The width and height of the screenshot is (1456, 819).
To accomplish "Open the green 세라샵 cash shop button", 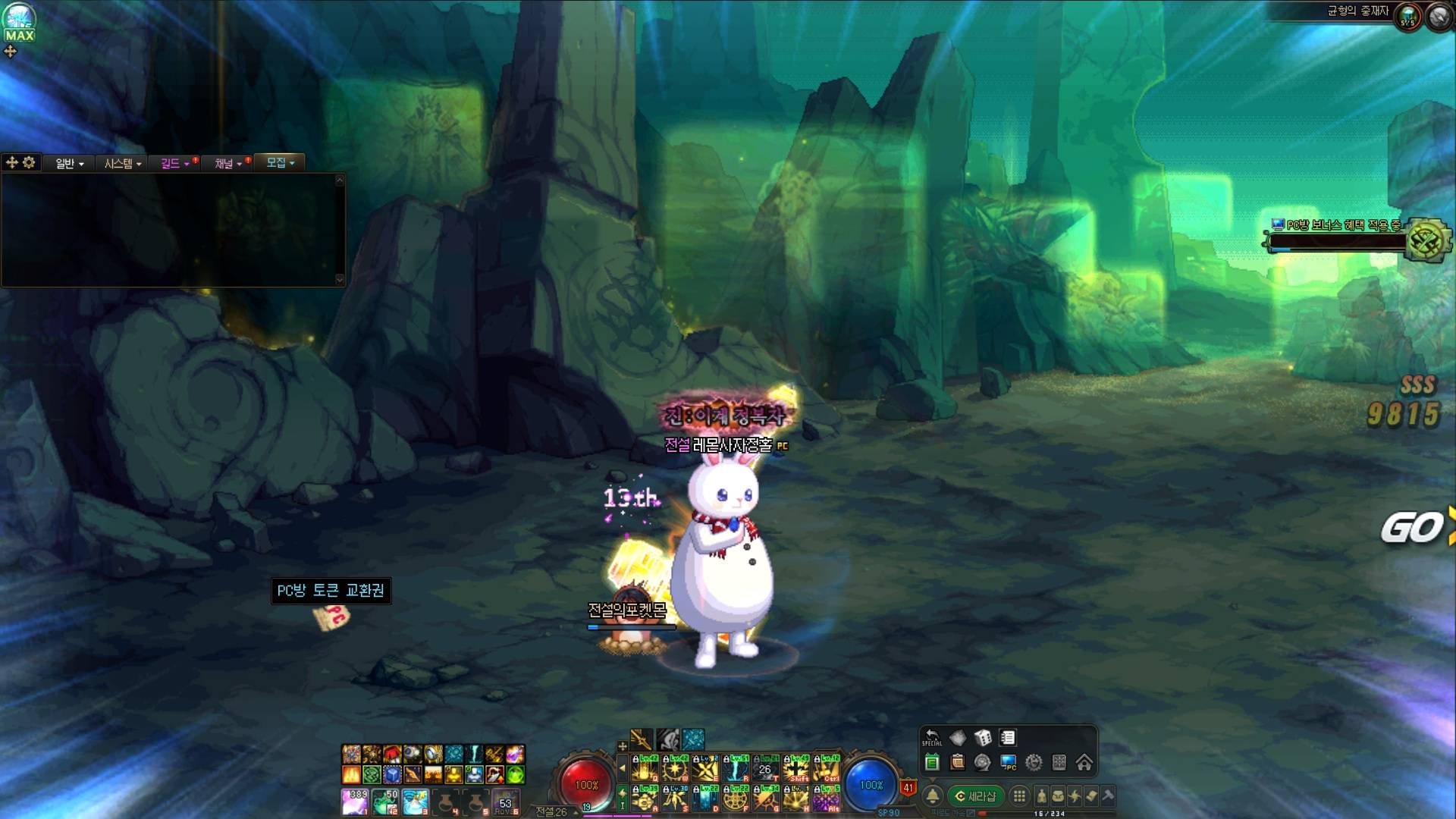I will tap(975, 796).
